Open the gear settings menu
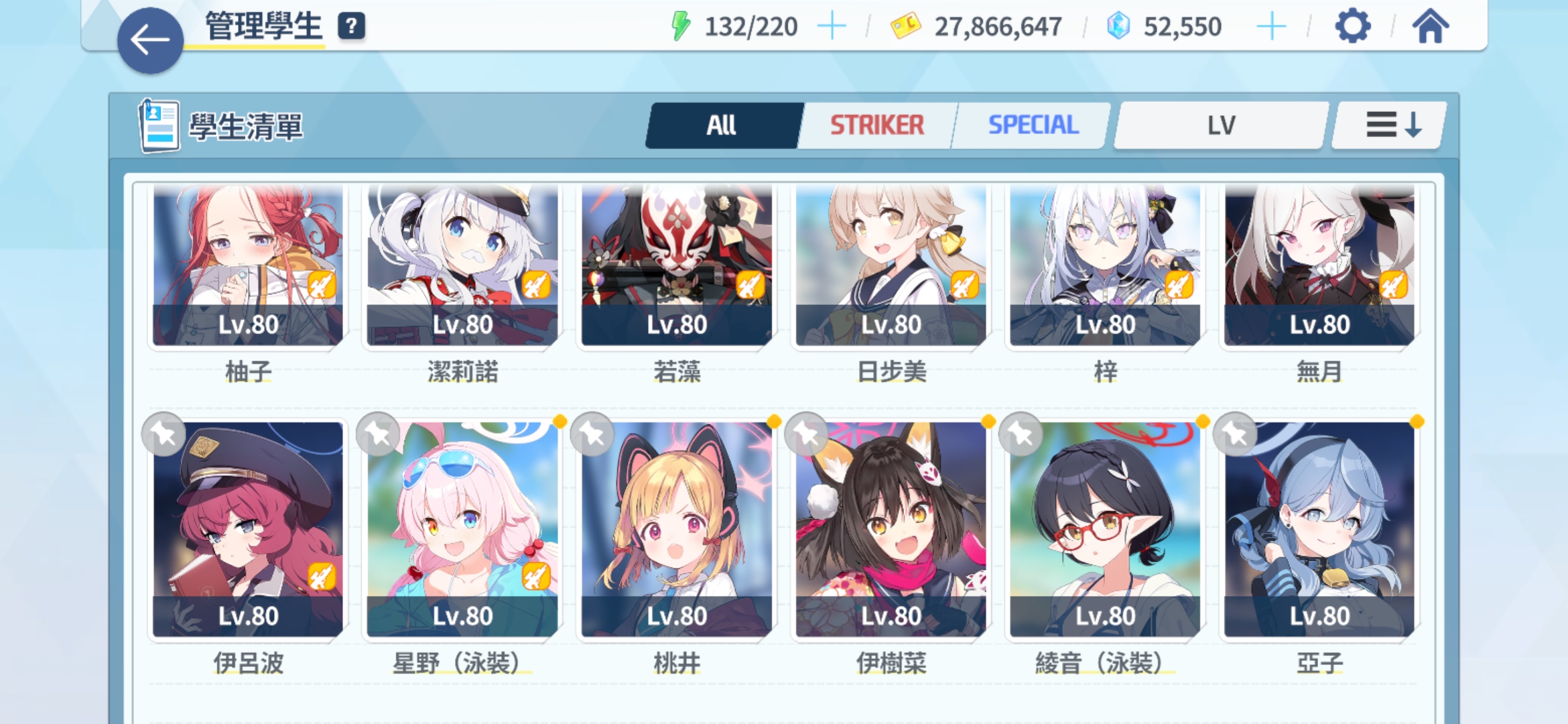The width and height of the screenshot is (1568, 724). [x=1352, y=27]
